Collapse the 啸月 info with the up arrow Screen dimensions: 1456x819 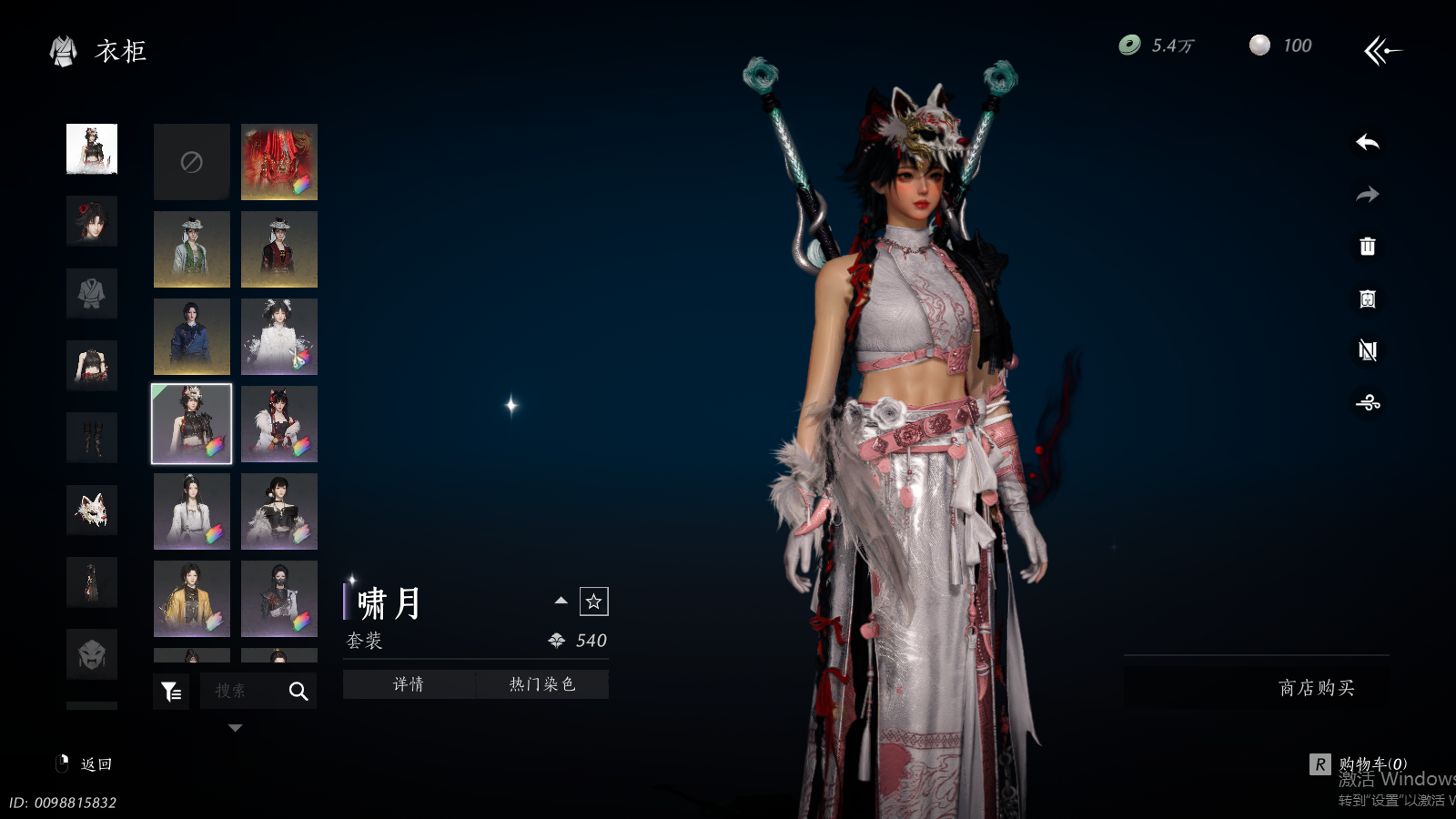561,601
